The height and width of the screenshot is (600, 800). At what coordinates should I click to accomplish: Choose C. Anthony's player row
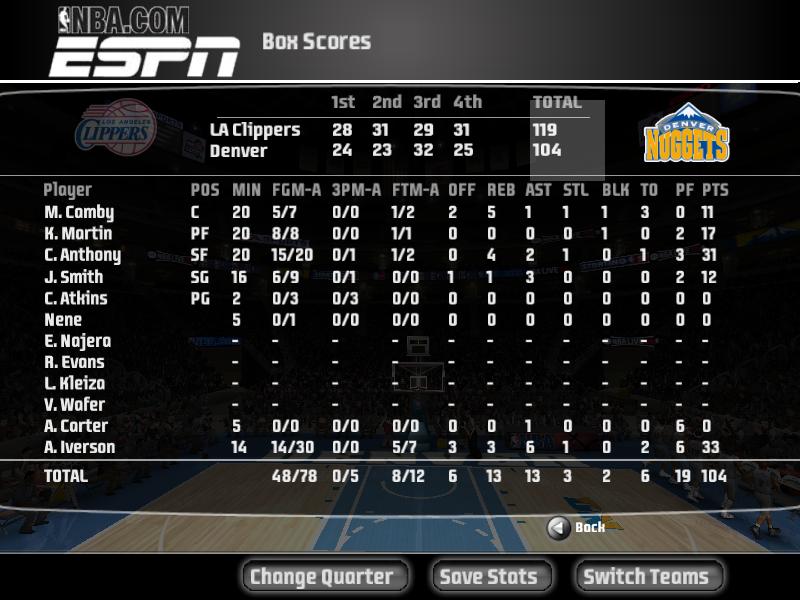coord(83,255)
